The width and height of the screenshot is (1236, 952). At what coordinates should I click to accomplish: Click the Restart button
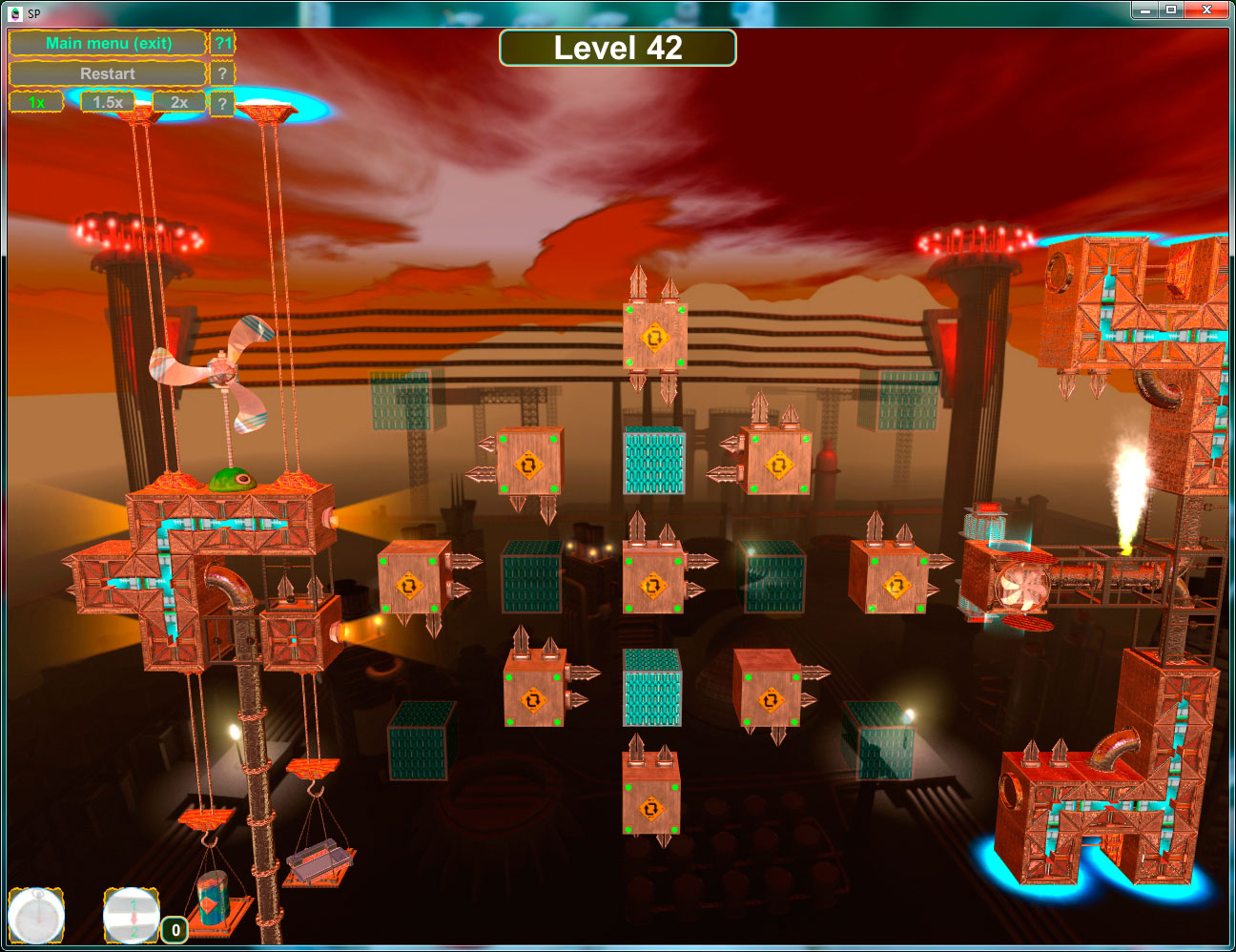pyautogui.click(x=108, y=73)
